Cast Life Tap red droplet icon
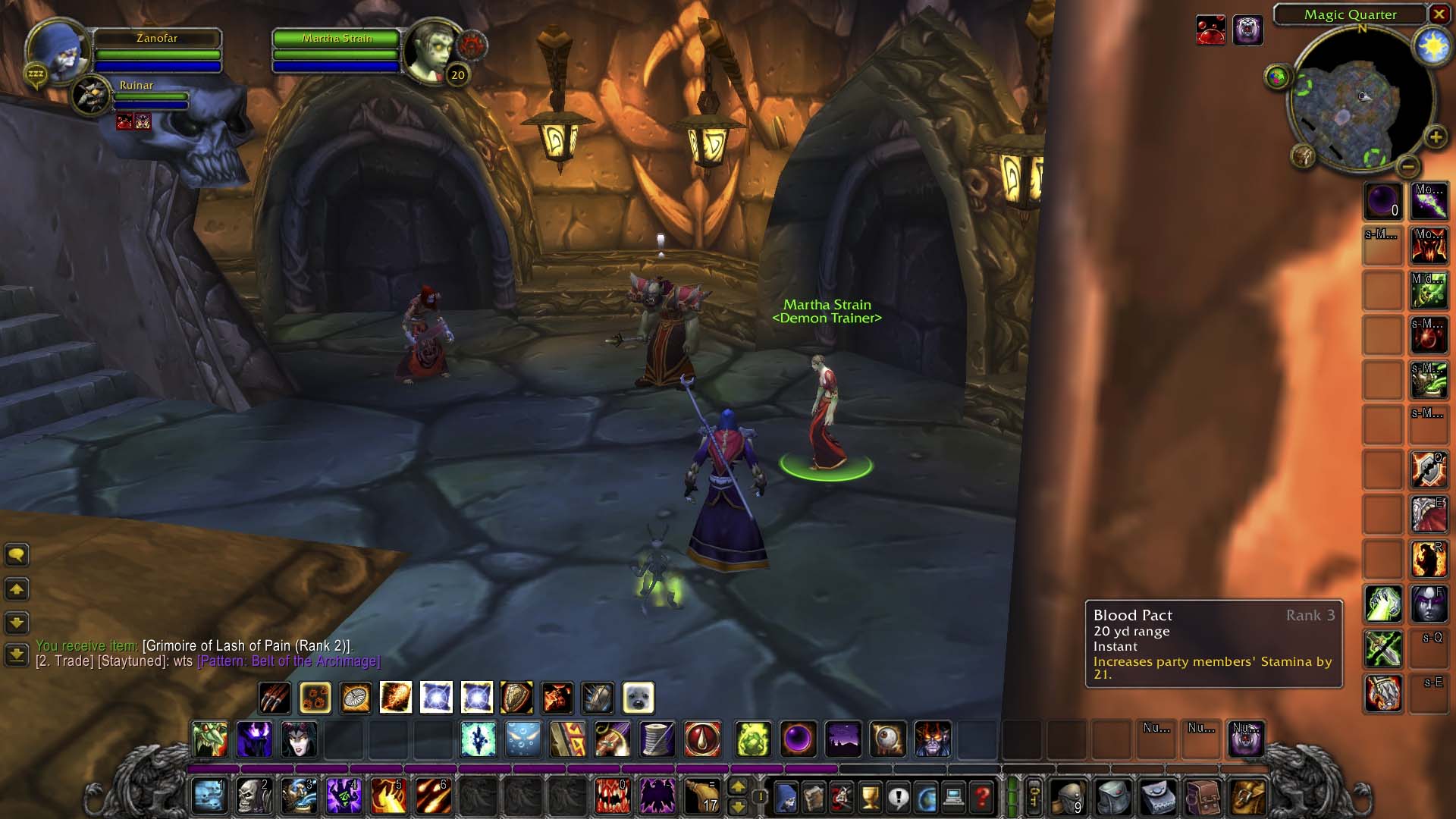This screenshot has height=819, width=1456. coord(701,739)
